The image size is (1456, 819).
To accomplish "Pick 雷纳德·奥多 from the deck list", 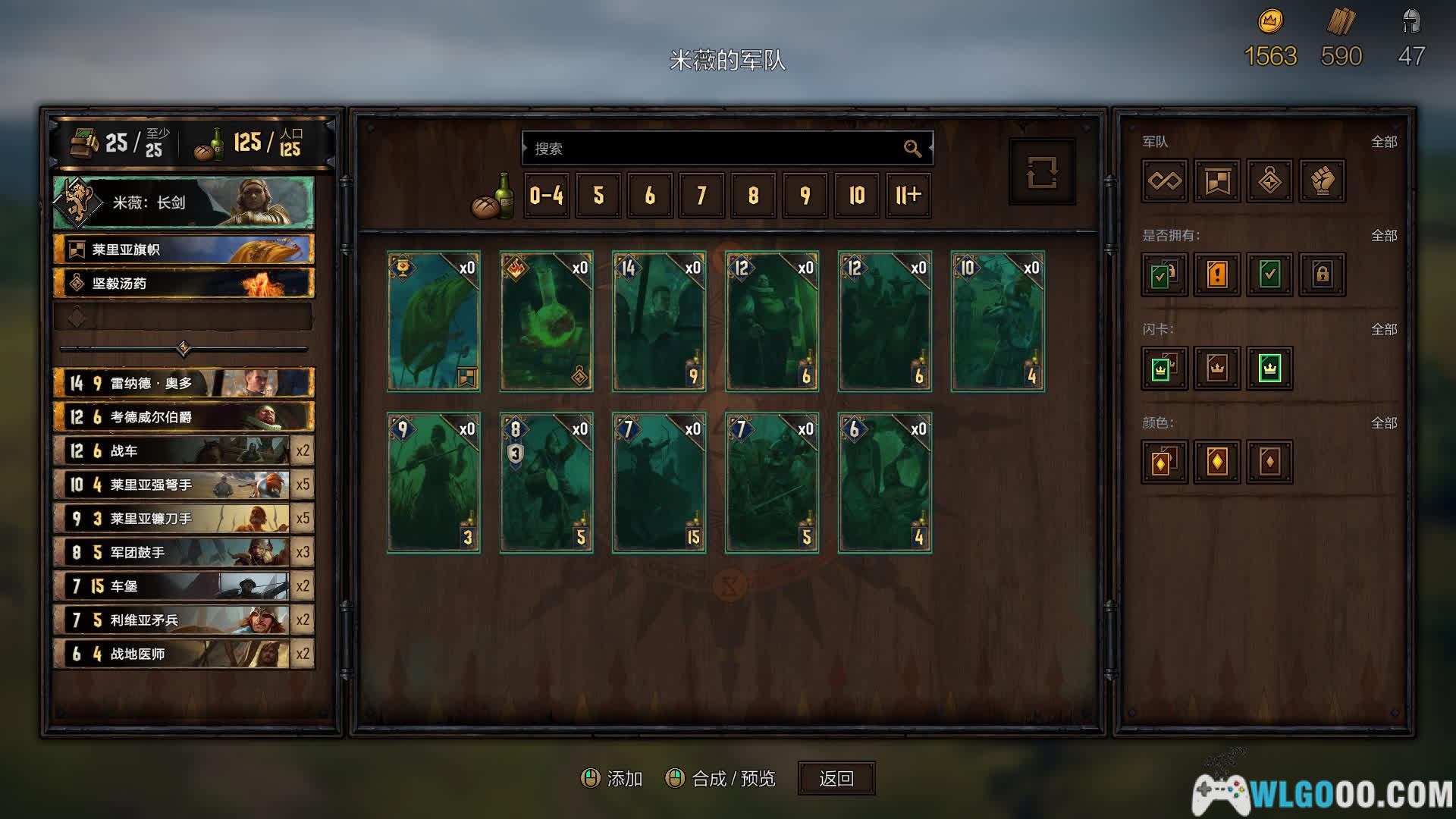I will point(184,383).
